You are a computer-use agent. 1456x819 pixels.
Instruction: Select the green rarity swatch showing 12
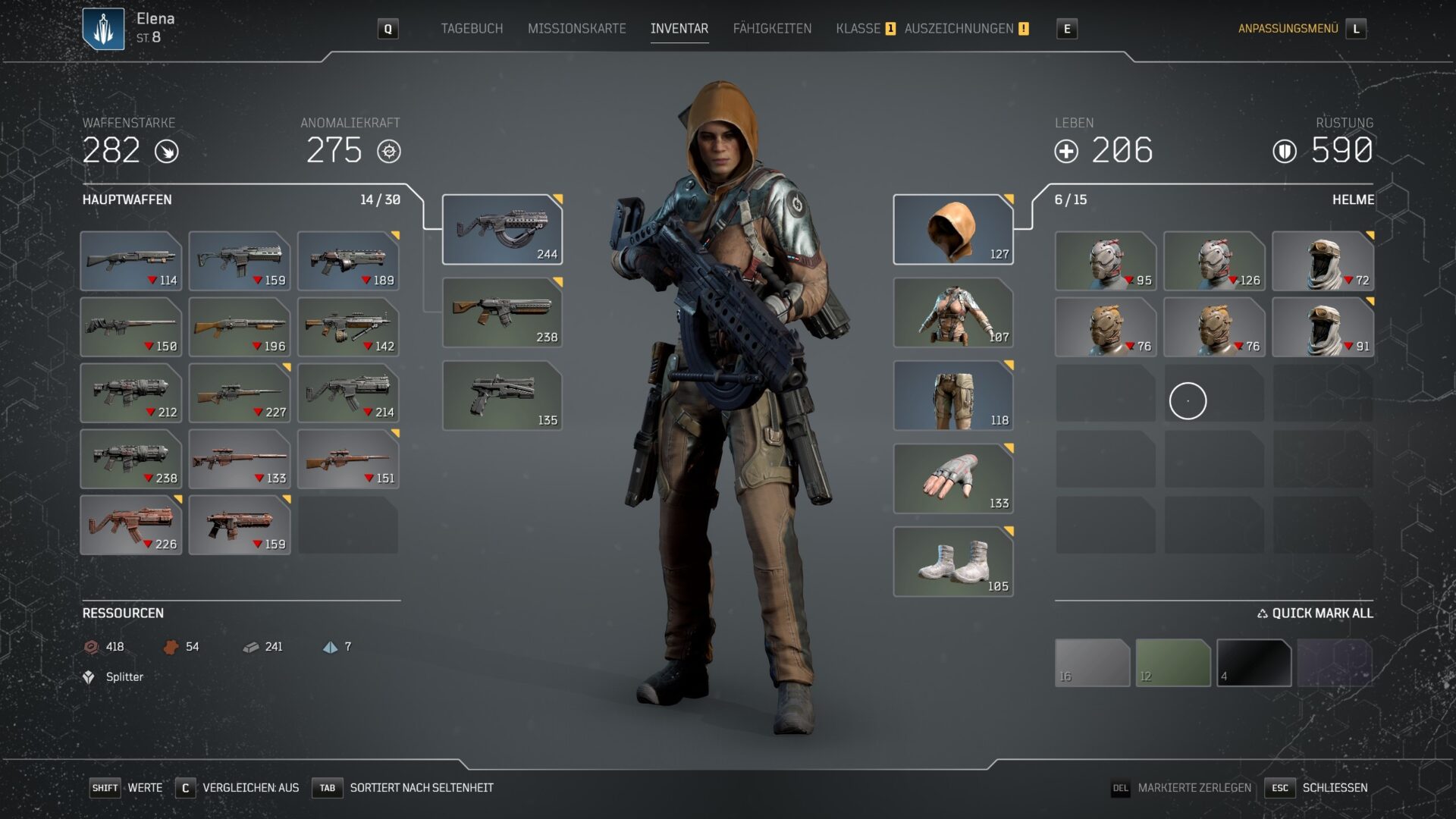point(1174,663)
